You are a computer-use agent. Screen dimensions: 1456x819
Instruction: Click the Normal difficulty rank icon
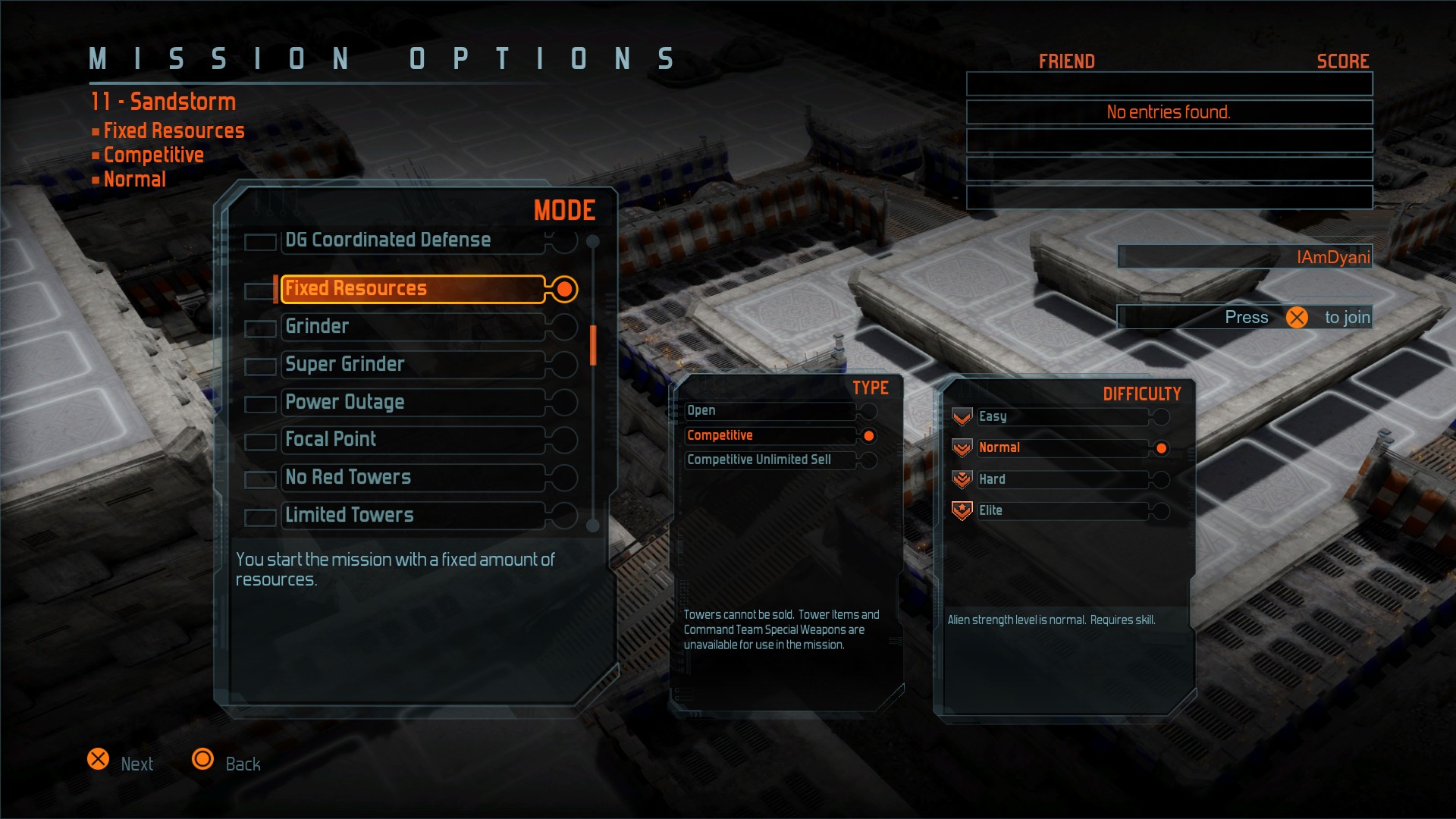(962, 447)
